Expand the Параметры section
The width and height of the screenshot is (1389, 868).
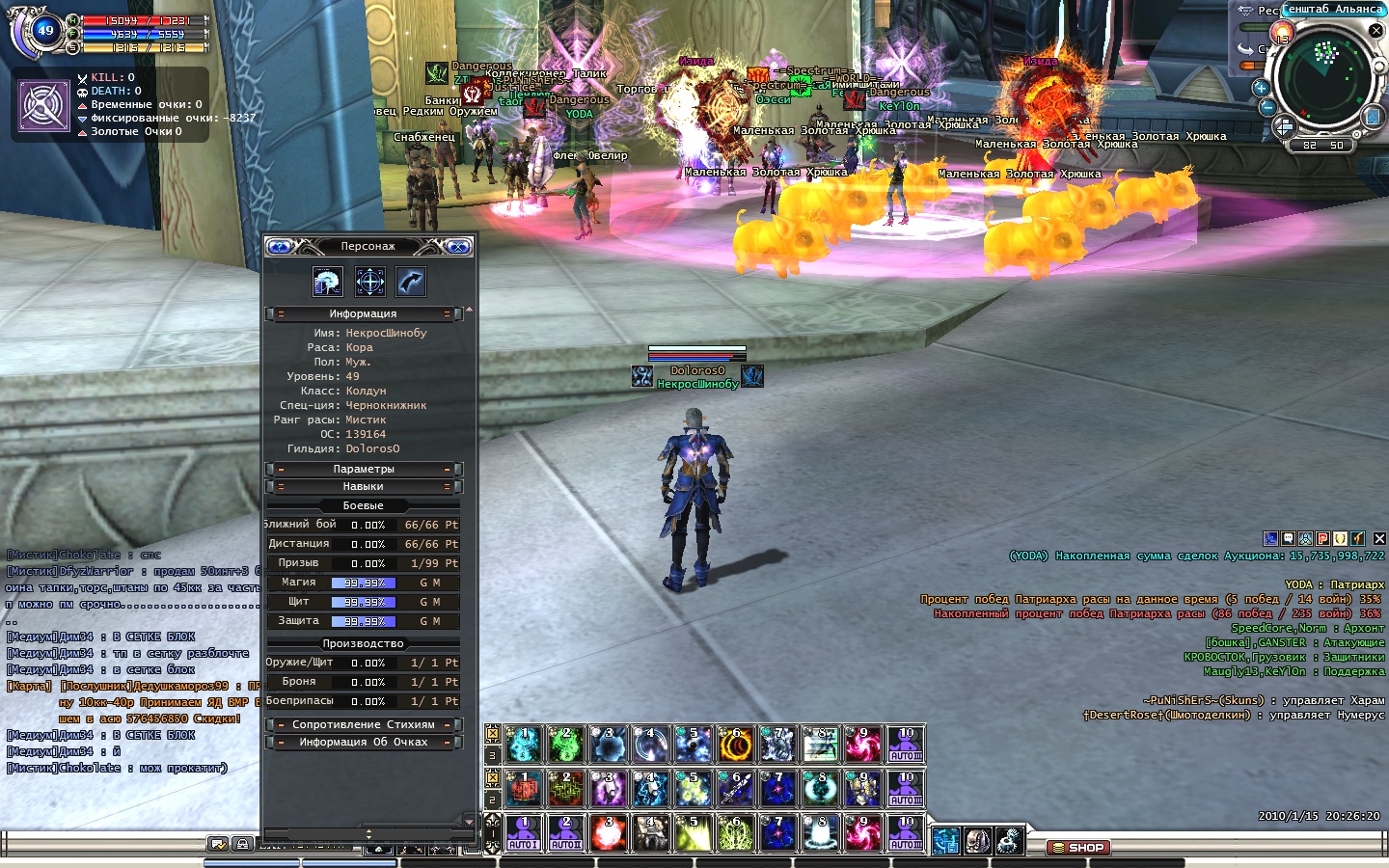(x=364, y=470)
